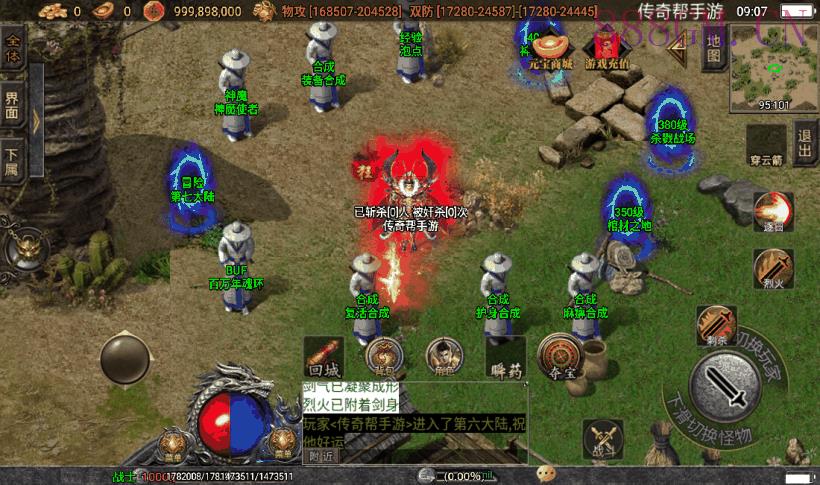
Task: Activate the 烈火 sword skill
Action: click(x=772, y=269)
